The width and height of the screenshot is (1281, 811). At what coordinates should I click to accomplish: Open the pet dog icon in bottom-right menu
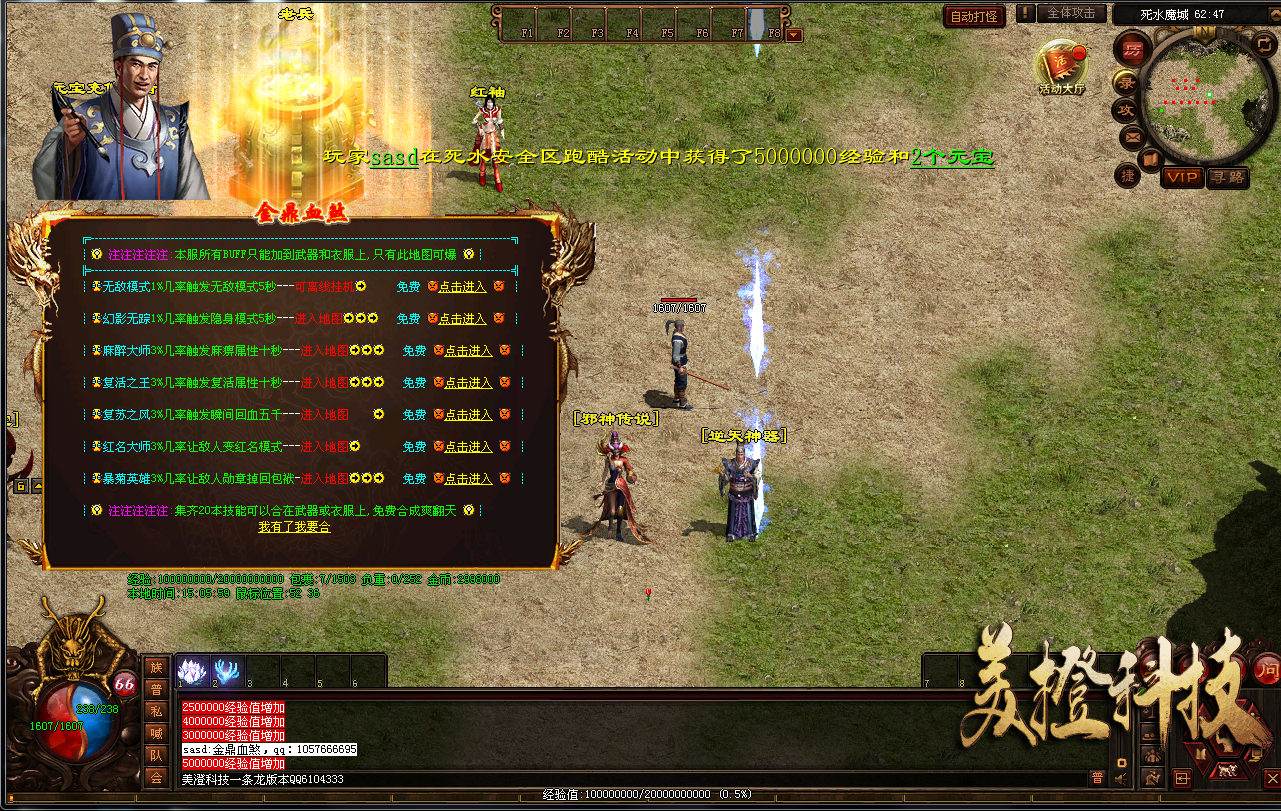pyautogui.click(x=1227, y=770)
